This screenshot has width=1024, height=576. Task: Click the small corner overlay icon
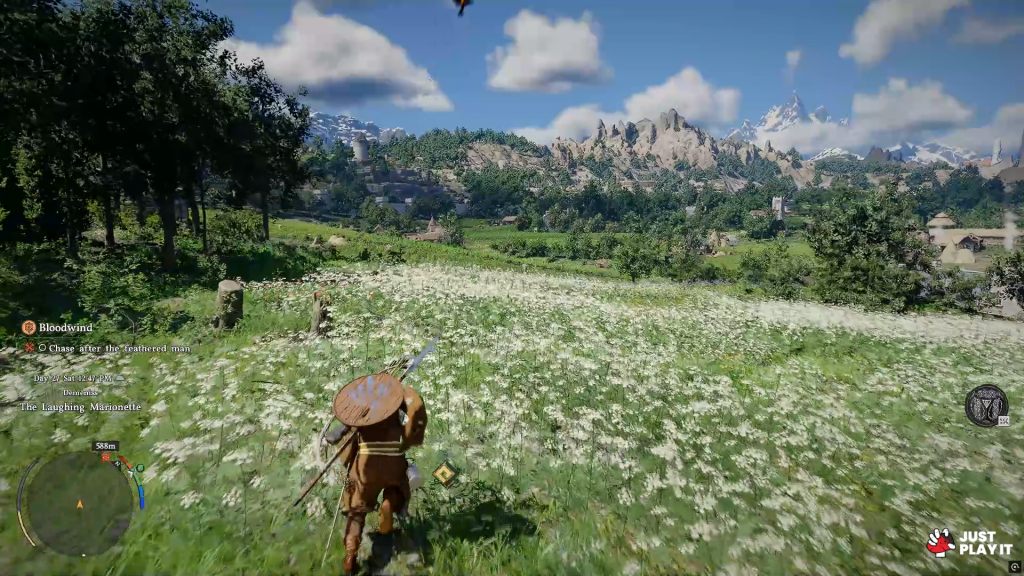click(x=1014, y=567)
